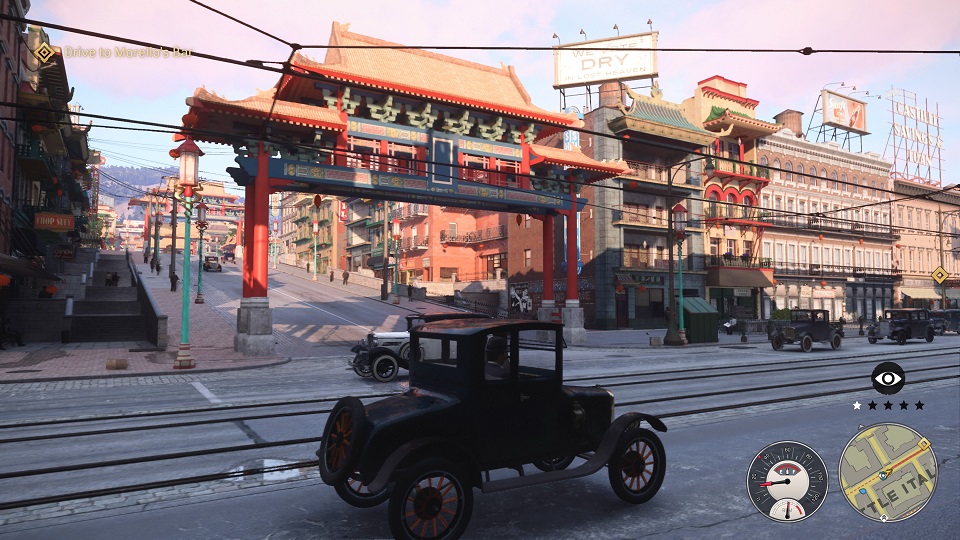Click the diamond objective icon beside quest text

coord(45,53)
